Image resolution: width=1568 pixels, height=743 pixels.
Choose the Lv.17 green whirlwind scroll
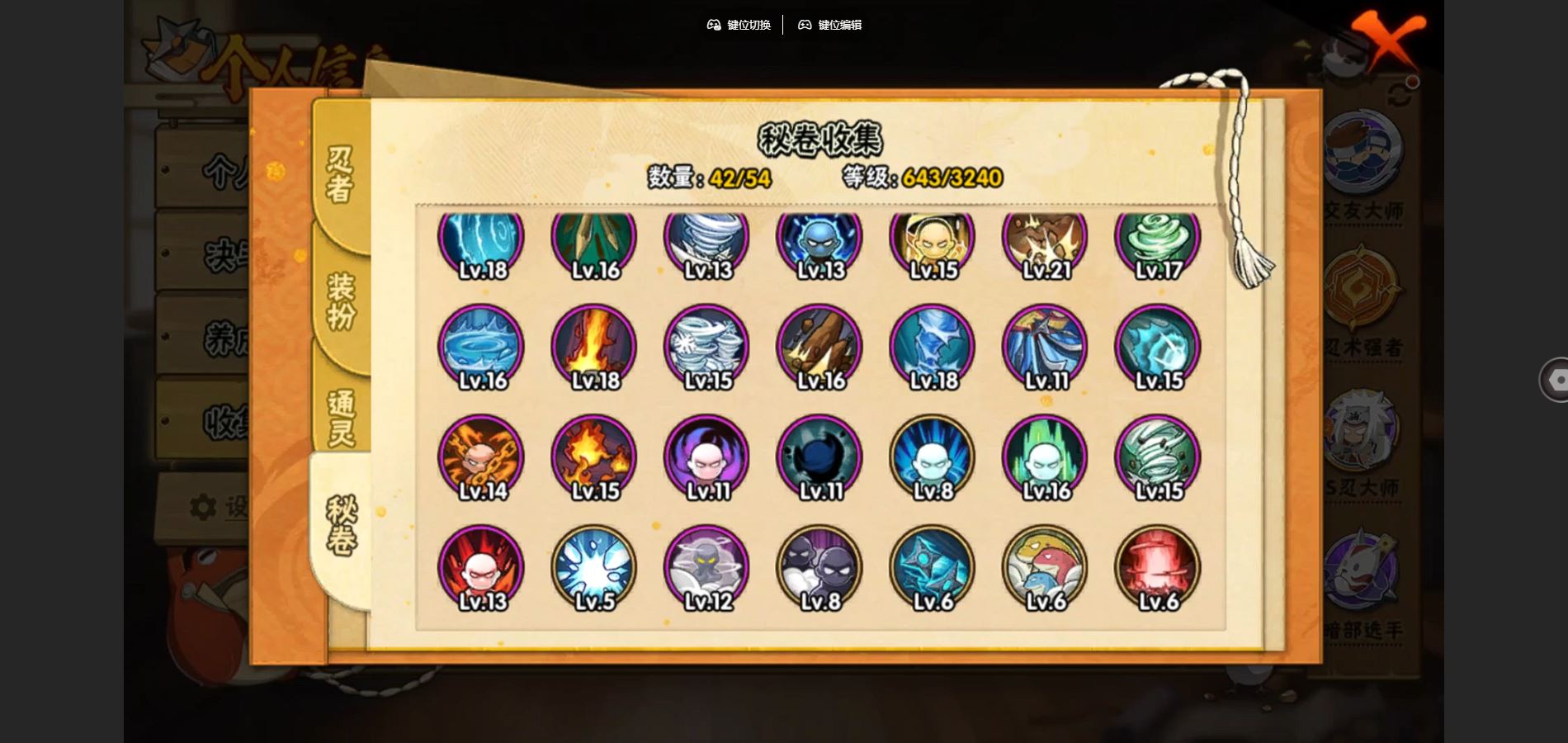[1157, 241]
